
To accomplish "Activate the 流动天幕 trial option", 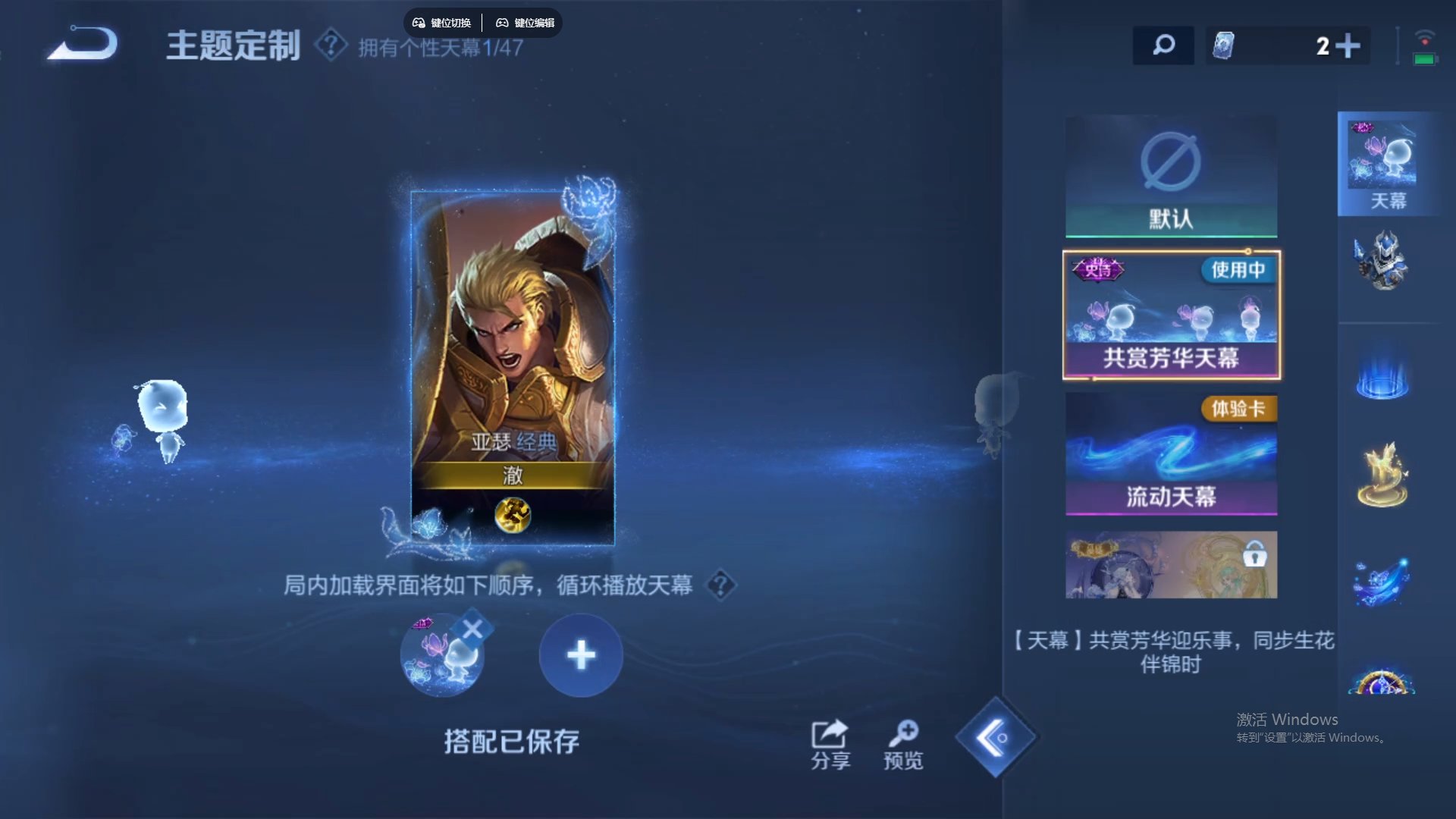I will point(1172,455).
